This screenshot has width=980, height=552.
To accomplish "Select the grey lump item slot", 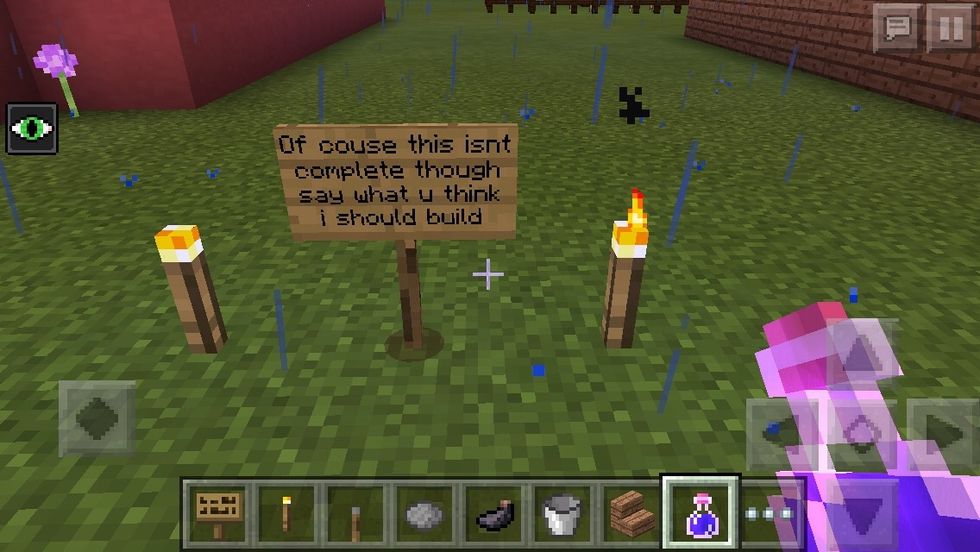I will [424, 513].
